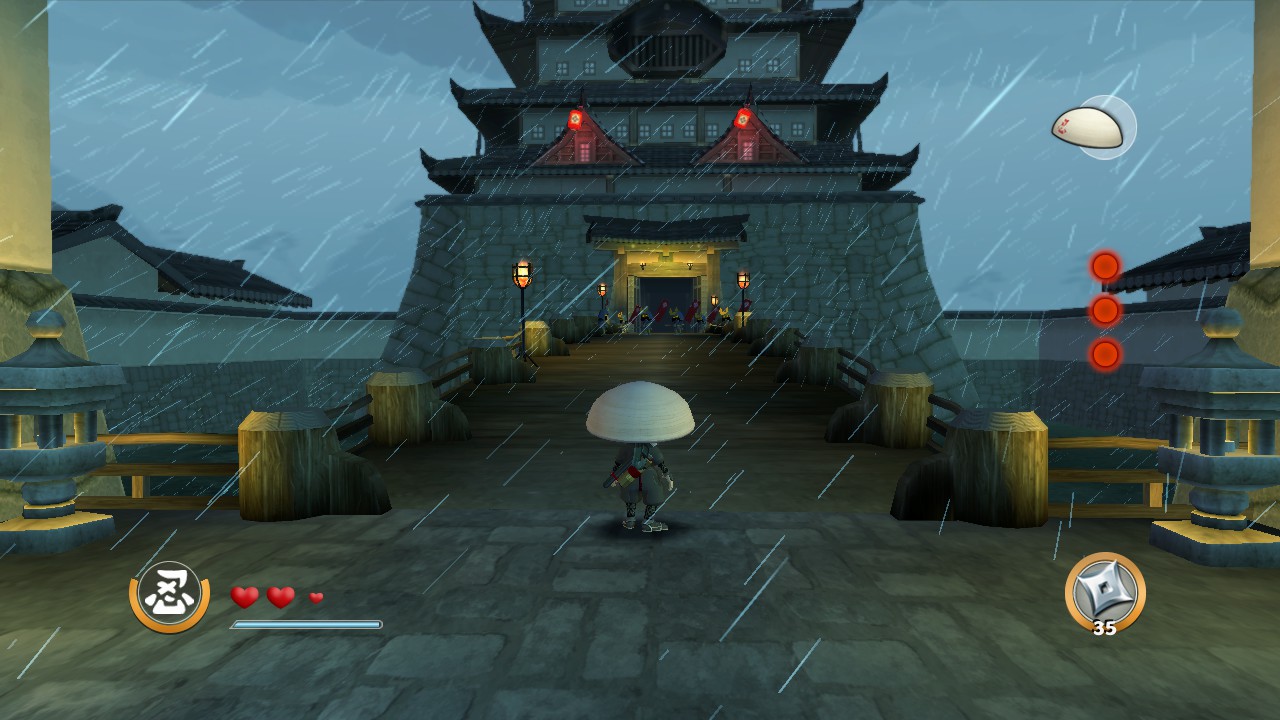Select the ninja character wearing the straw hat
The height and width of the screenshot is (720, 1280).
click(640, 450)
